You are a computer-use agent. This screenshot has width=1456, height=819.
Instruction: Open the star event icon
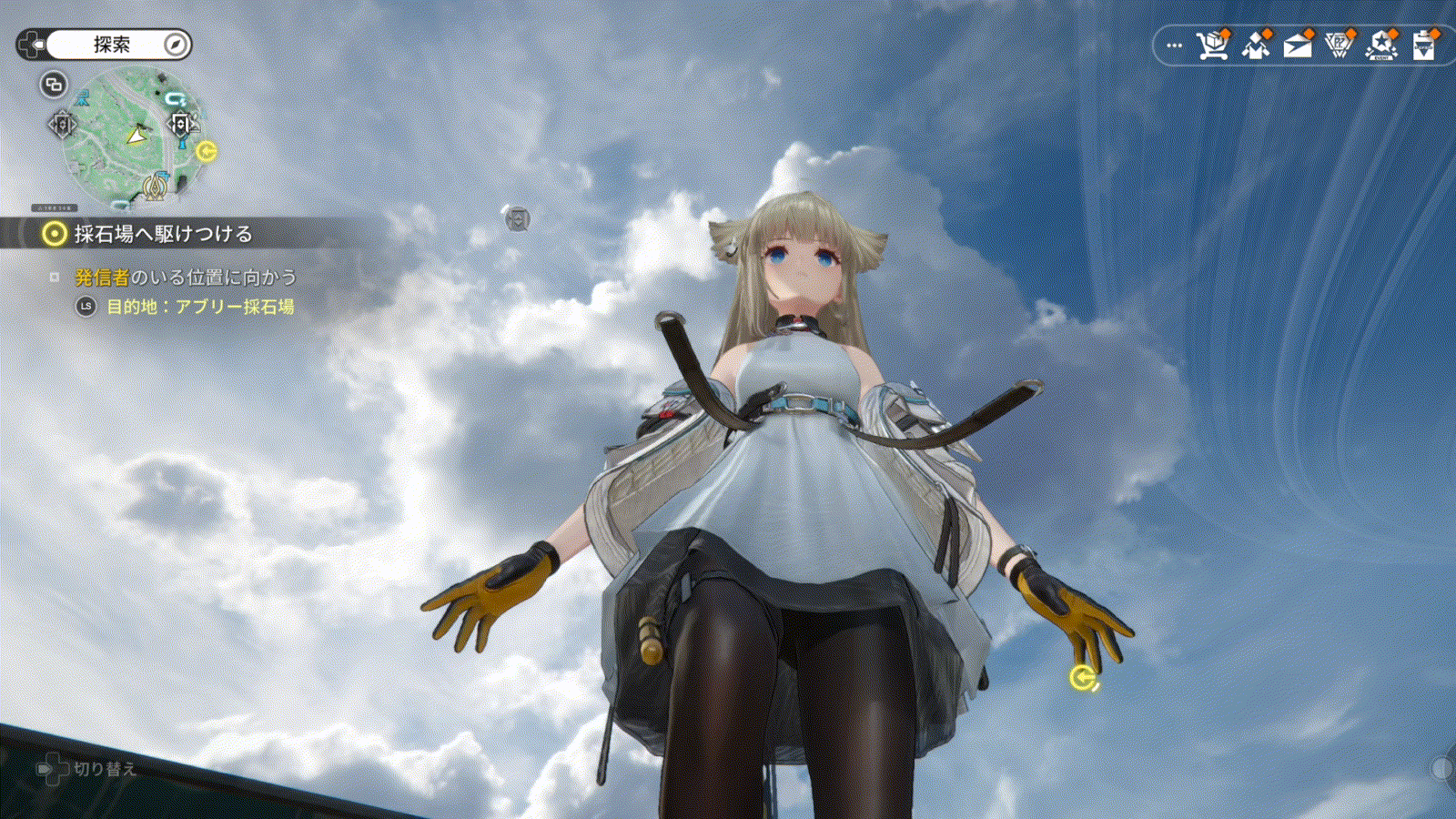pos(1381,45)
